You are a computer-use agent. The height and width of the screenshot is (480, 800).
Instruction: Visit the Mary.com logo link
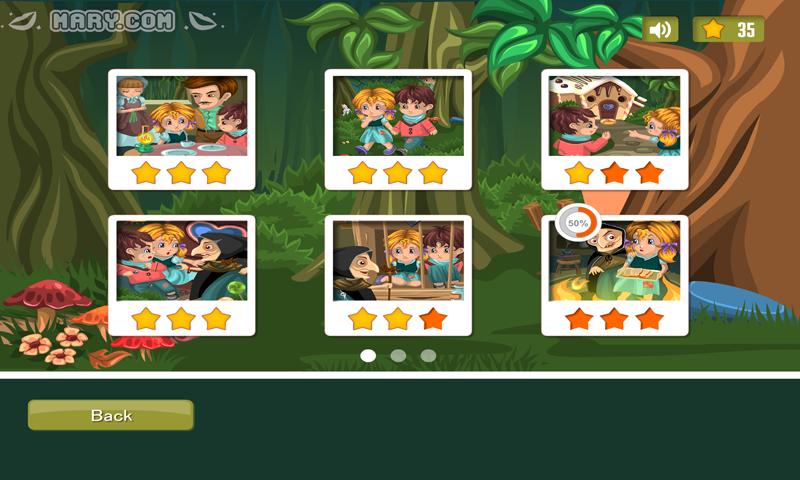112,21
